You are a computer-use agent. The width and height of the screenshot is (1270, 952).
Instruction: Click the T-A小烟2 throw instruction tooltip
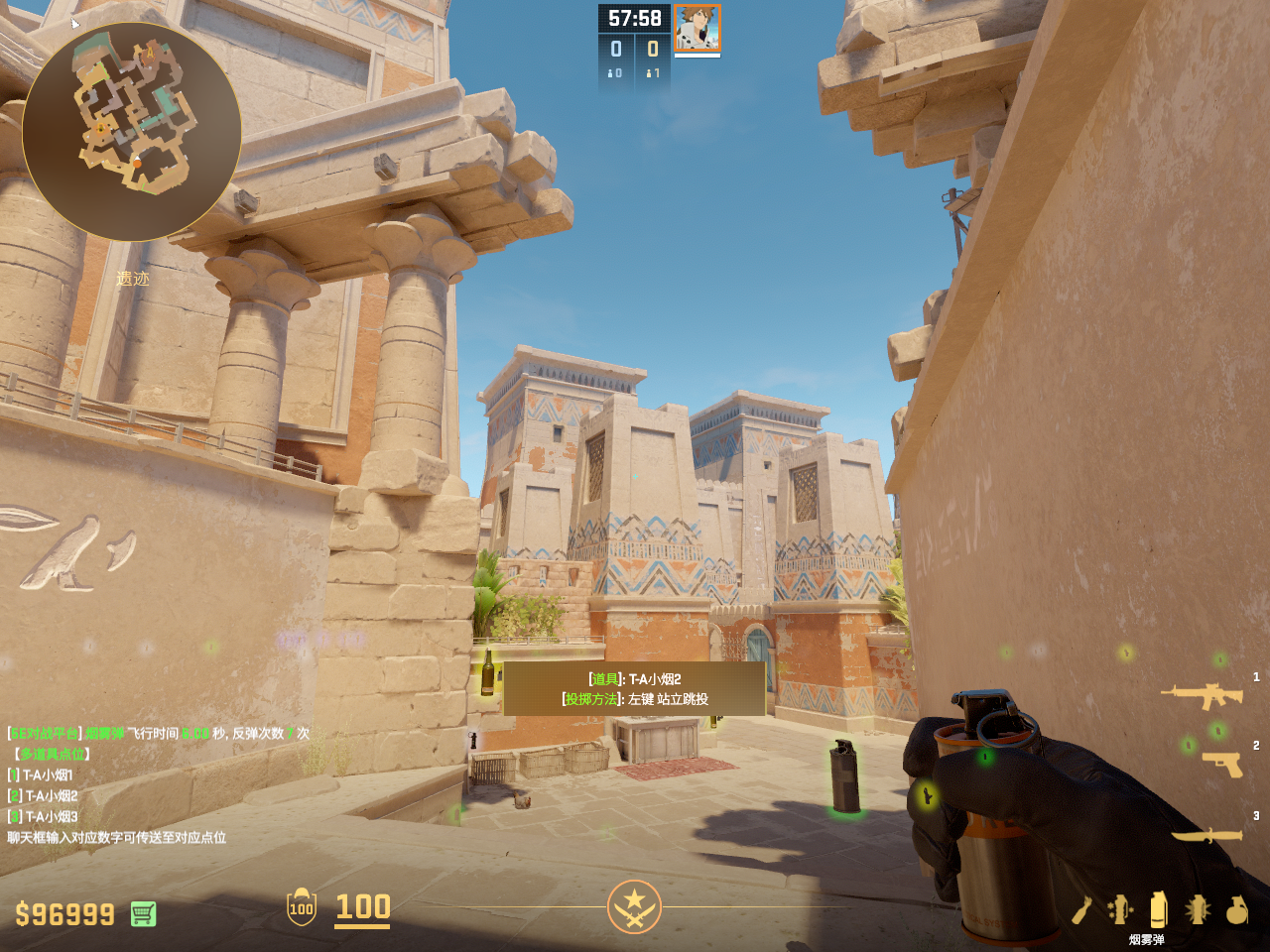[634, 689]
